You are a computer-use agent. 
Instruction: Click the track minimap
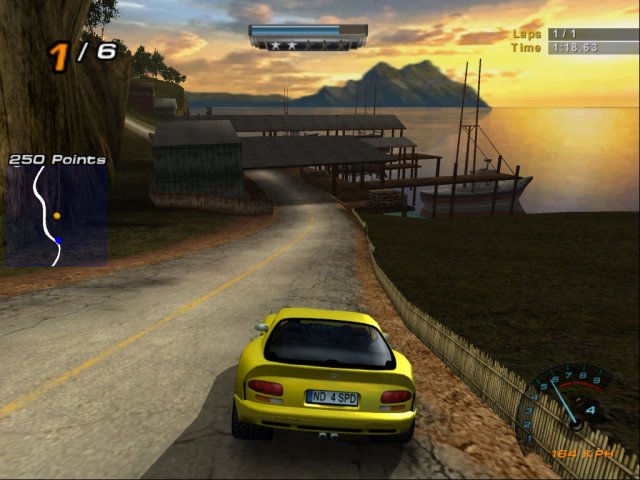click(x=56, y=215)
